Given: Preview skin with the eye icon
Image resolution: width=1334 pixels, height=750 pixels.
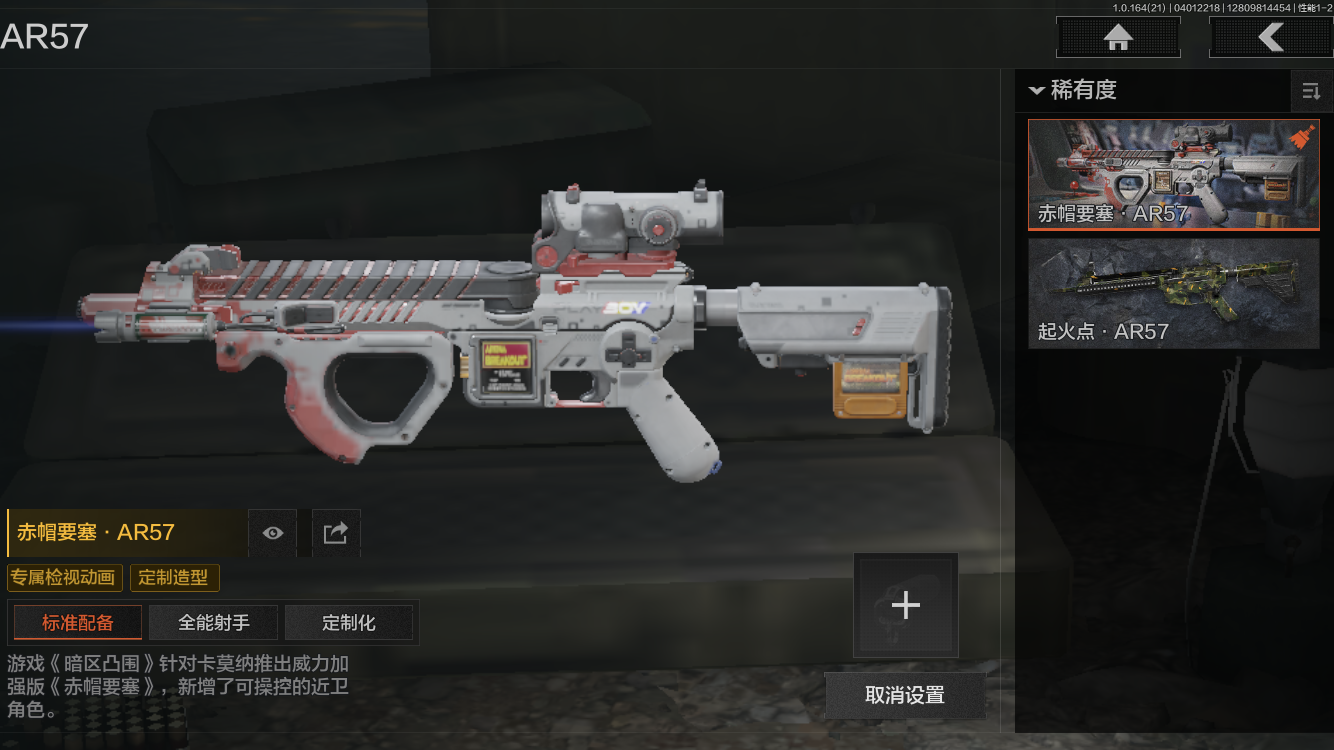Looking at the screenshot, I should (273, 533).
